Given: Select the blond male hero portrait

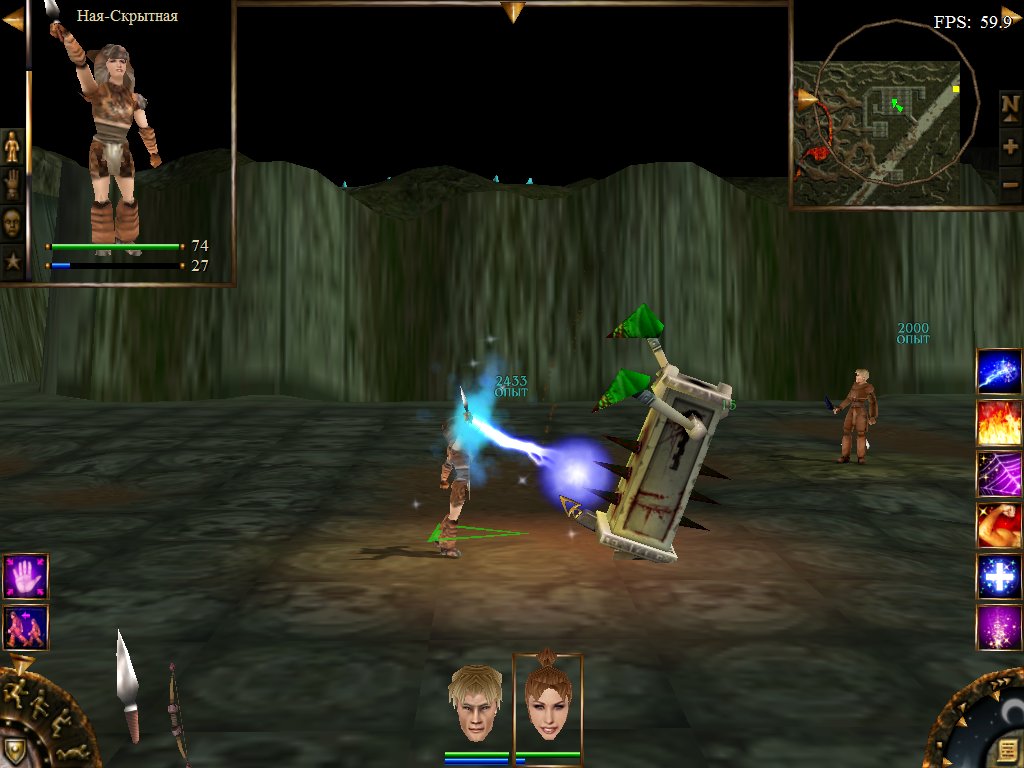Looking at the screenshot, I should [475, 703].
